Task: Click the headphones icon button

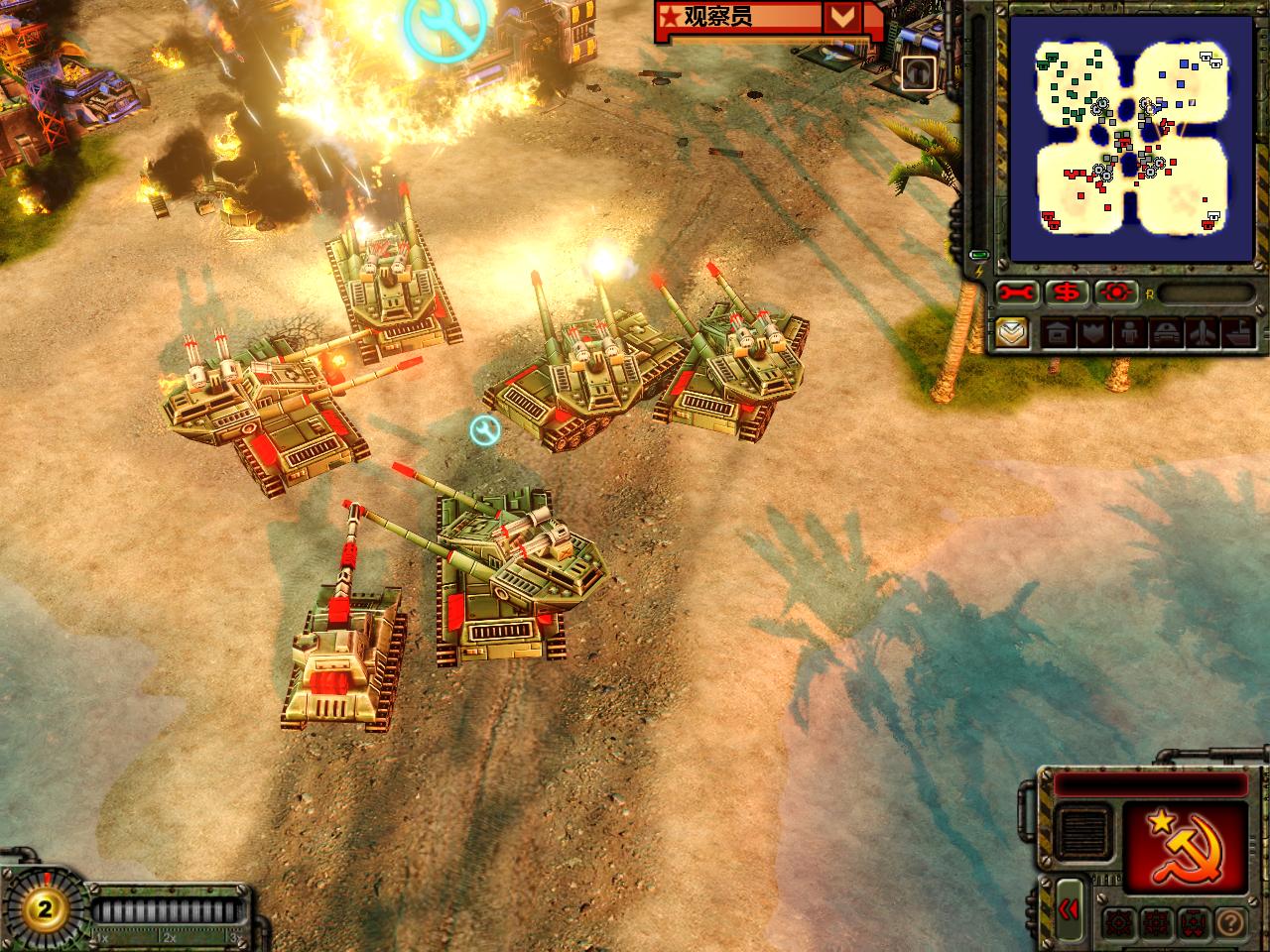Action: click(x=918, y=73)
